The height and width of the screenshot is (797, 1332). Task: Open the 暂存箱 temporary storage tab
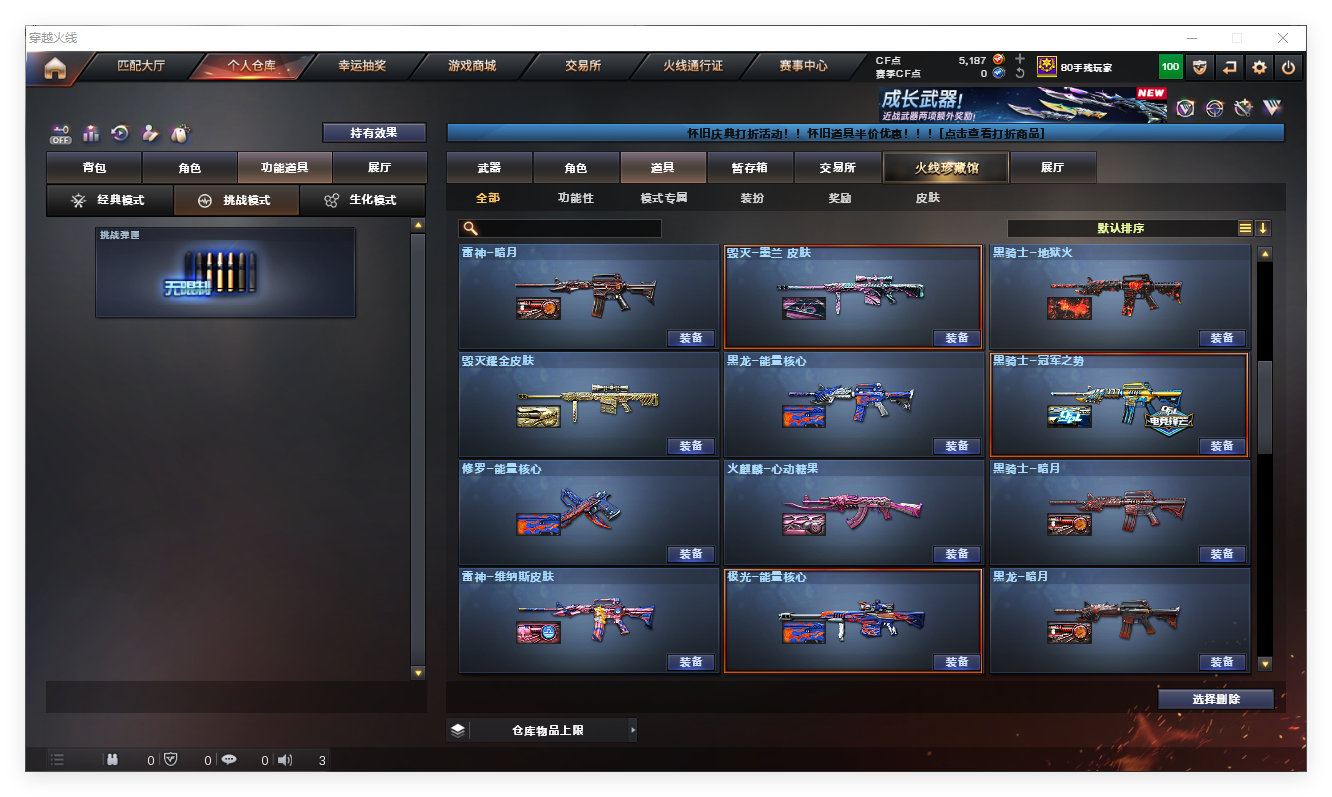pos(749,168)
